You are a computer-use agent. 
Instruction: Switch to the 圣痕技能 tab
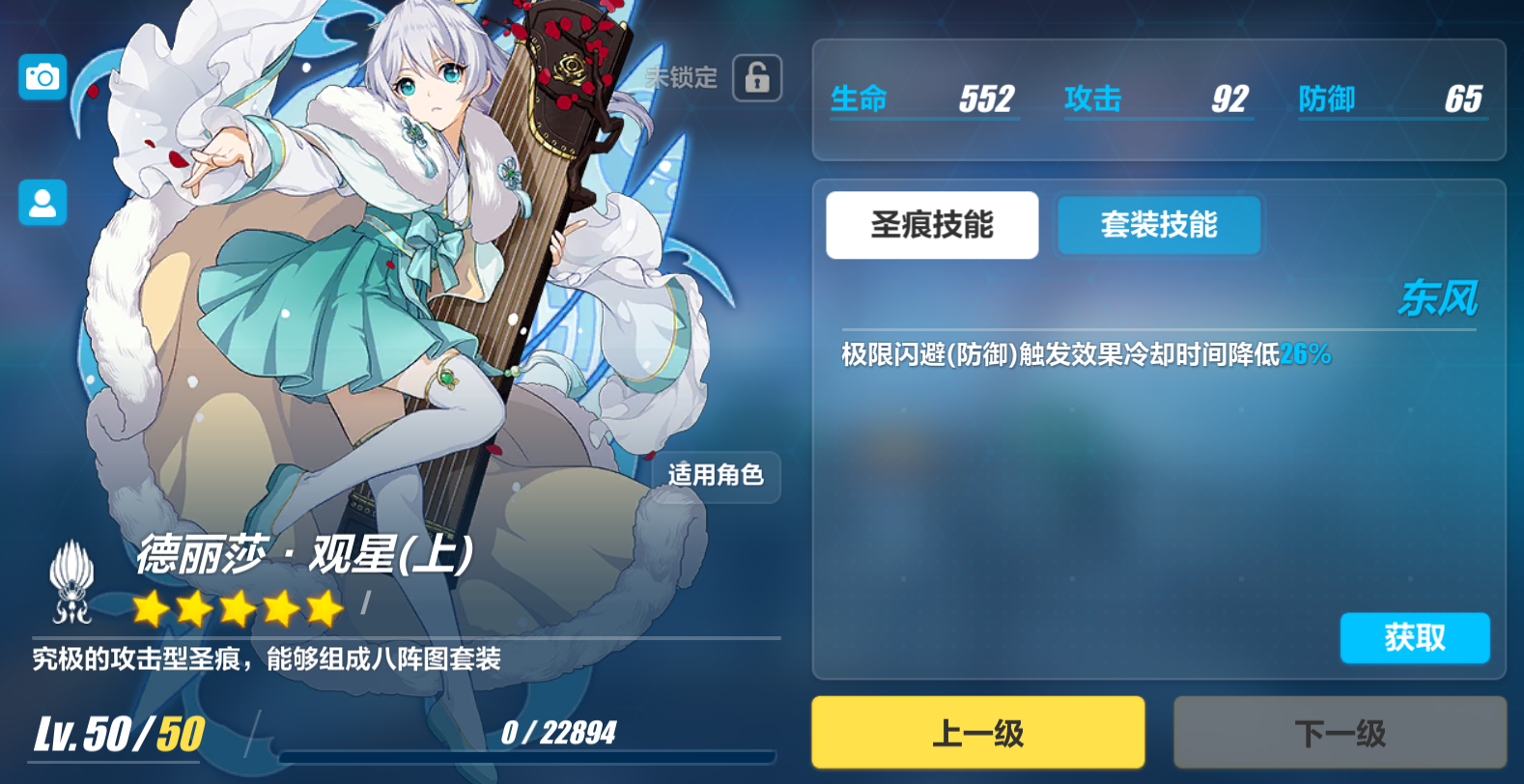click(x=931, y=225)
